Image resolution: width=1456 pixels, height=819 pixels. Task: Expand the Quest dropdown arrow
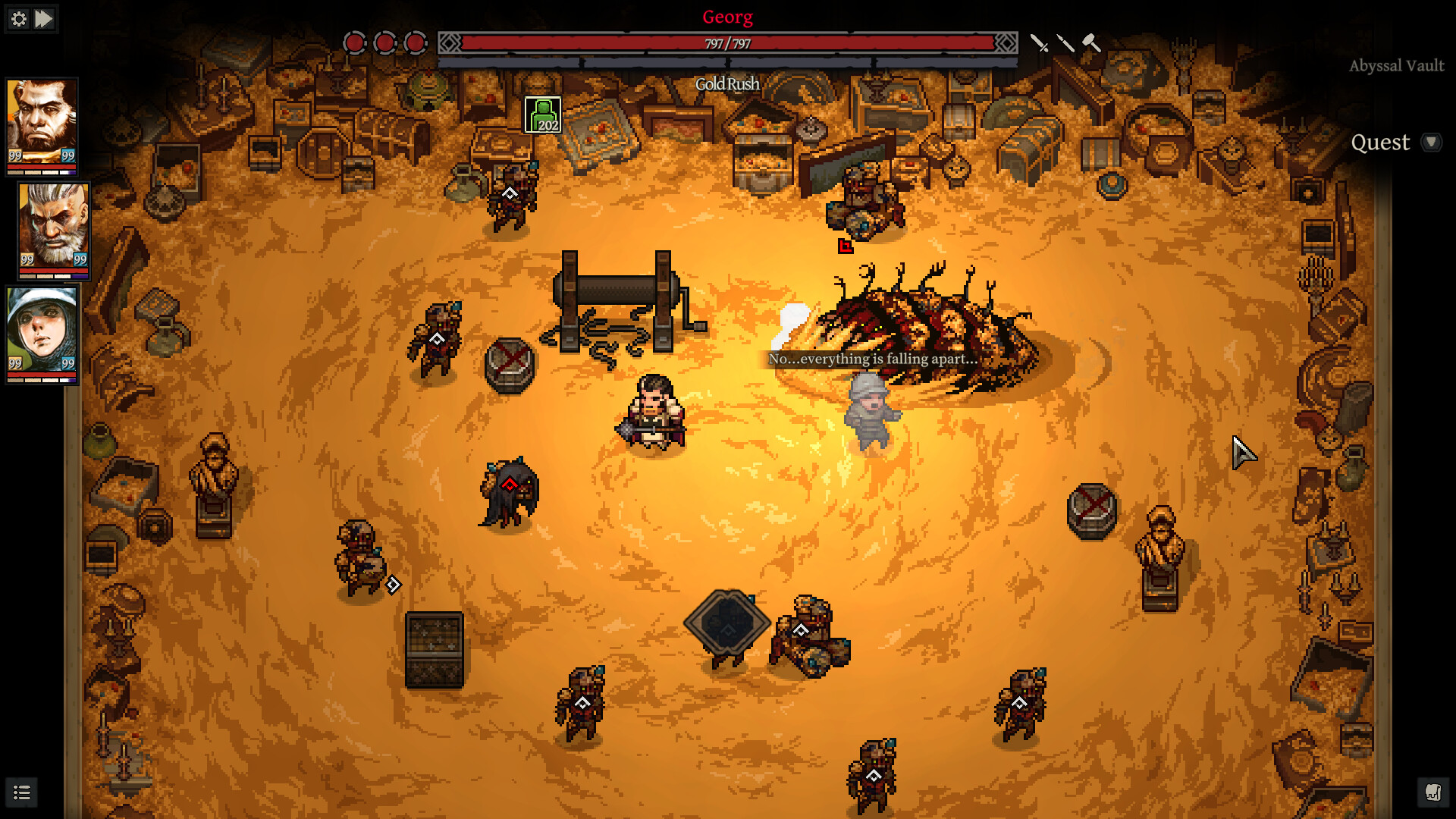point(1431,143)
